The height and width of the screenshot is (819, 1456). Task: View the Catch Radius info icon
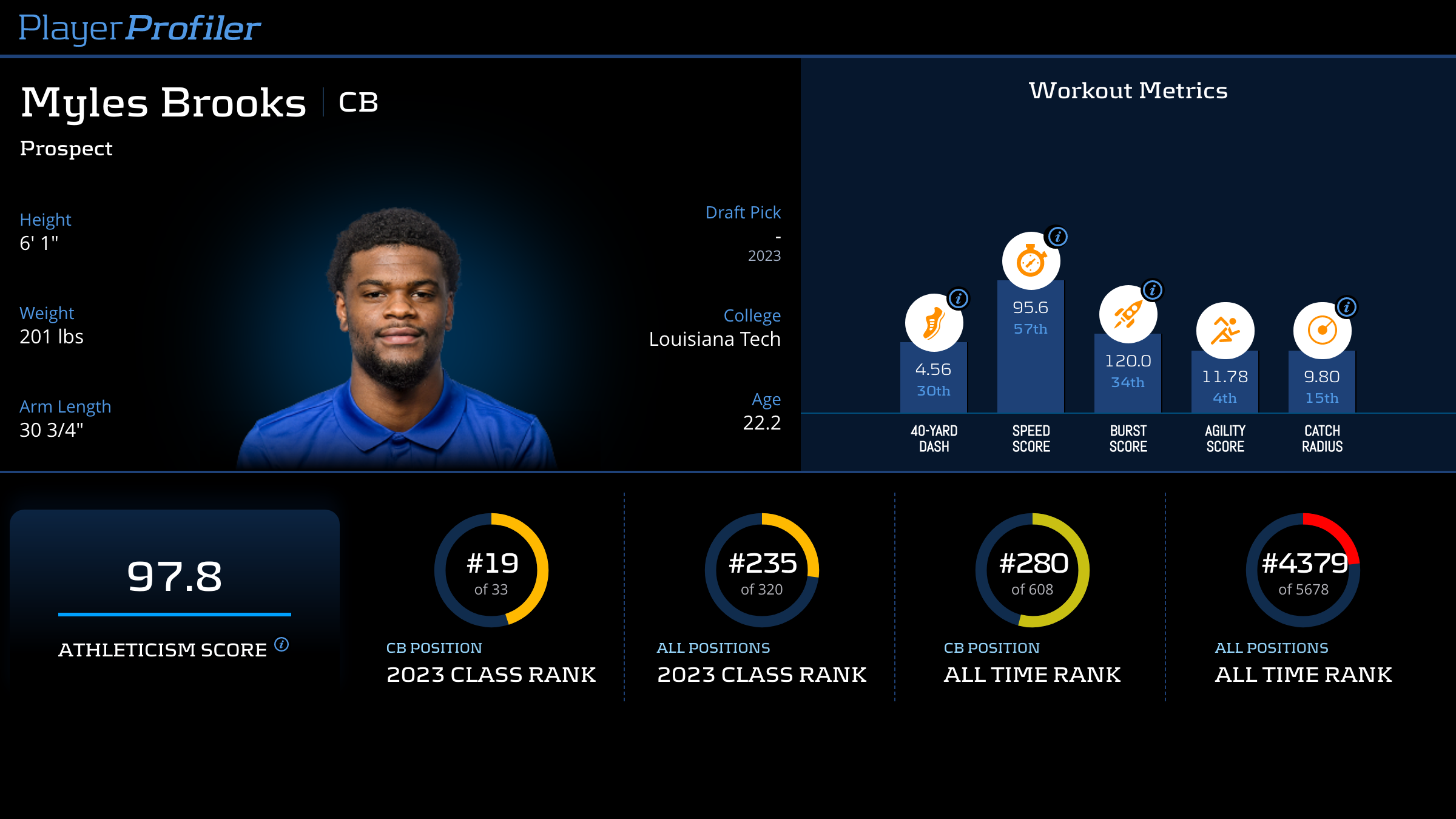(1347, 307)
